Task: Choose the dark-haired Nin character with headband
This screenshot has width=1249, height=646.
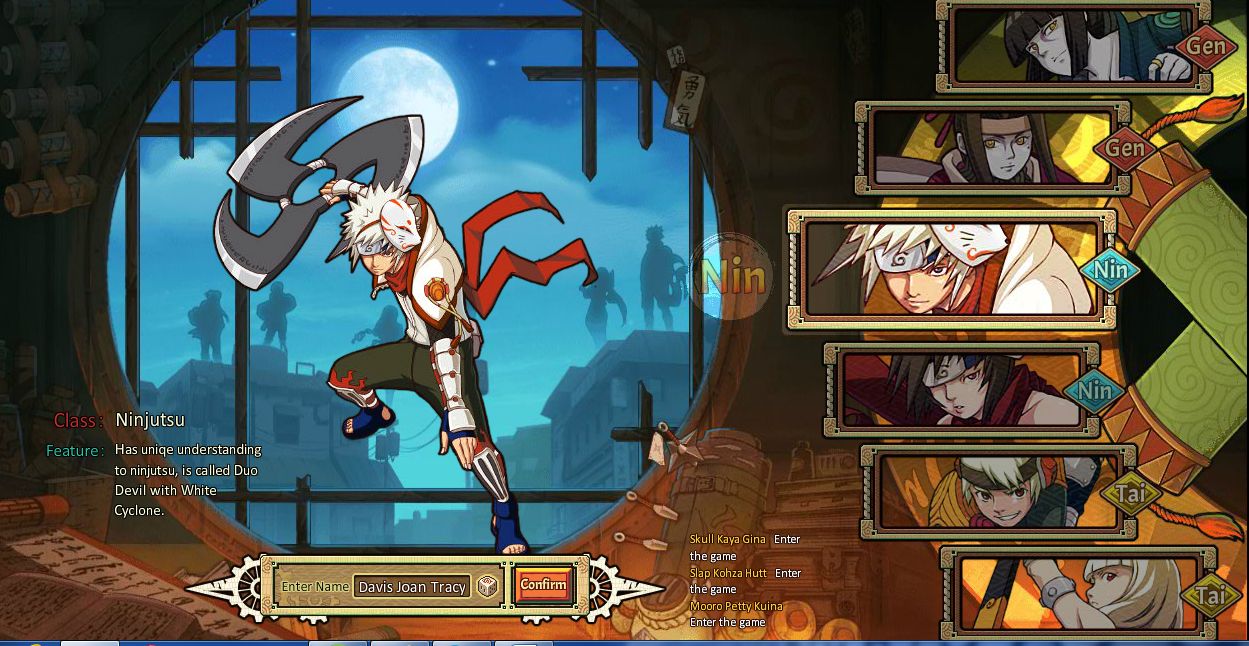Action: [960, 391]
